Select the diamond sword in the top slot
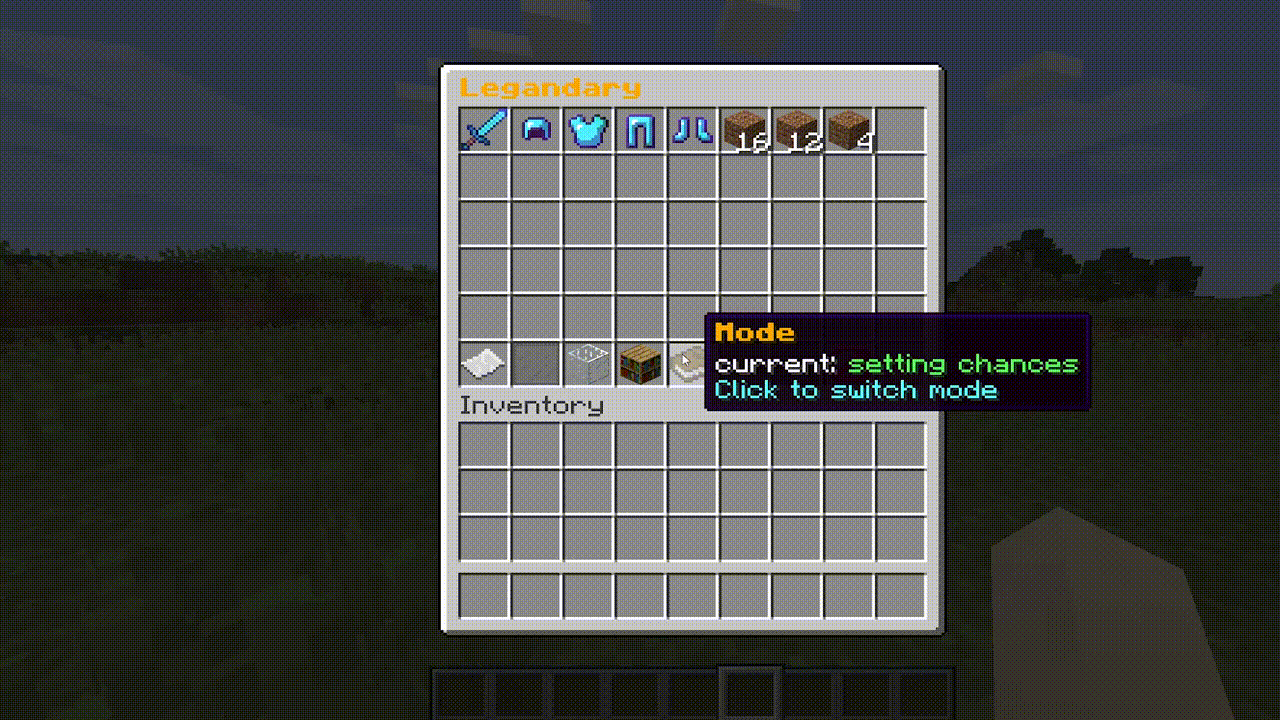The width and height of the screenshot is (1280, 720). [483, 130]
